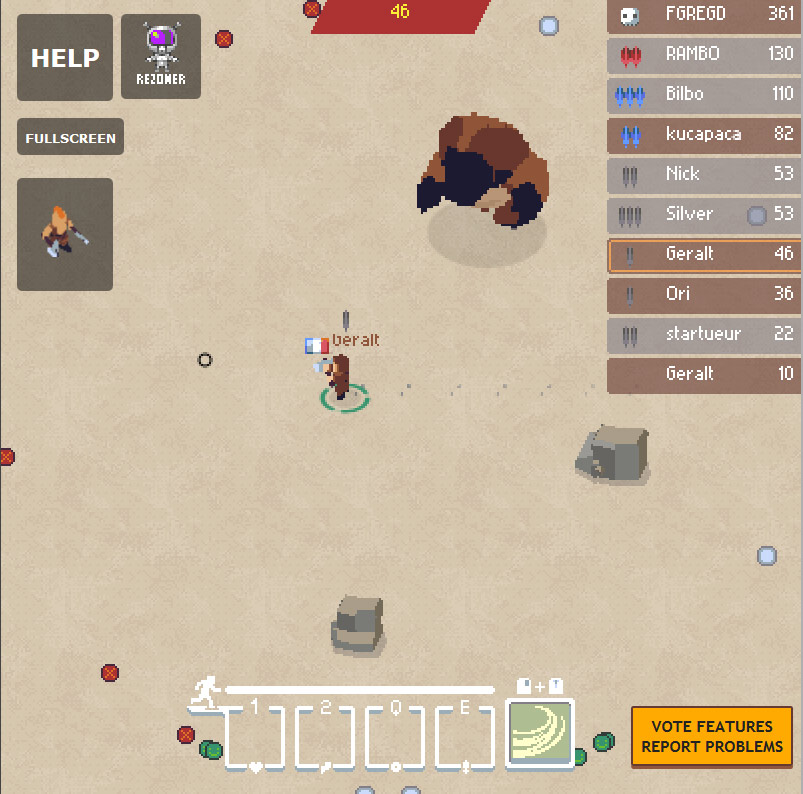Image resolution: width=803 pixels, height=794 pixels.
Task: Select FGREGD row in the leaderboard
Action: coord(704,14)
